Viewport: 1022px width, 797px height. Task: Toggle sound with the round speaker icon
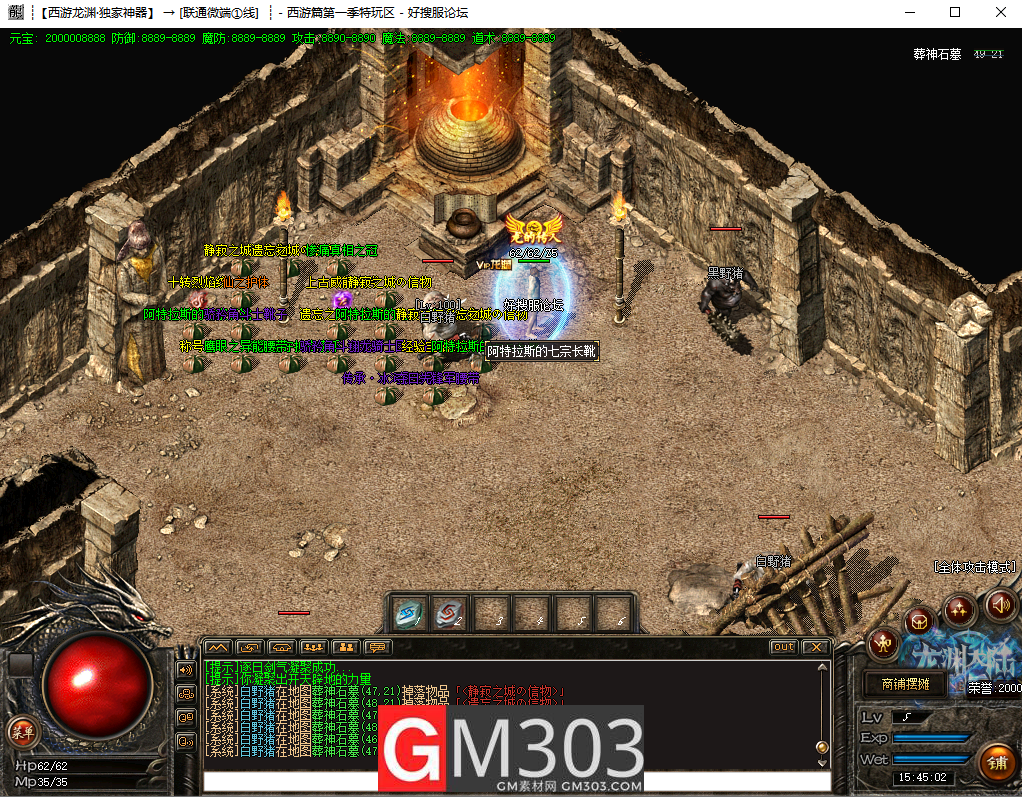point(1001,604)
